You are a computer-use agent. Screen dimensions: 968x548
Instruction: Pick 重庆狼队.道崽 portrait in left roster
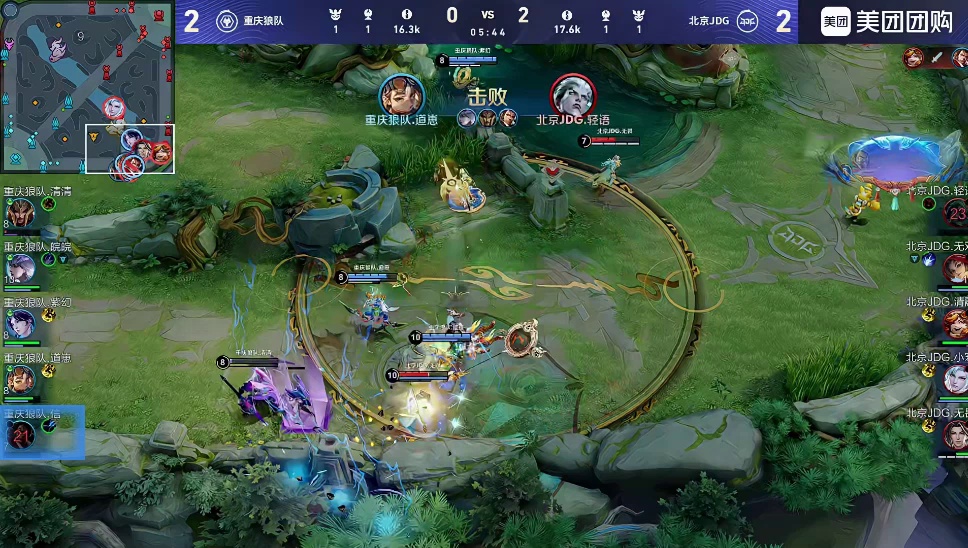(21, 379)
